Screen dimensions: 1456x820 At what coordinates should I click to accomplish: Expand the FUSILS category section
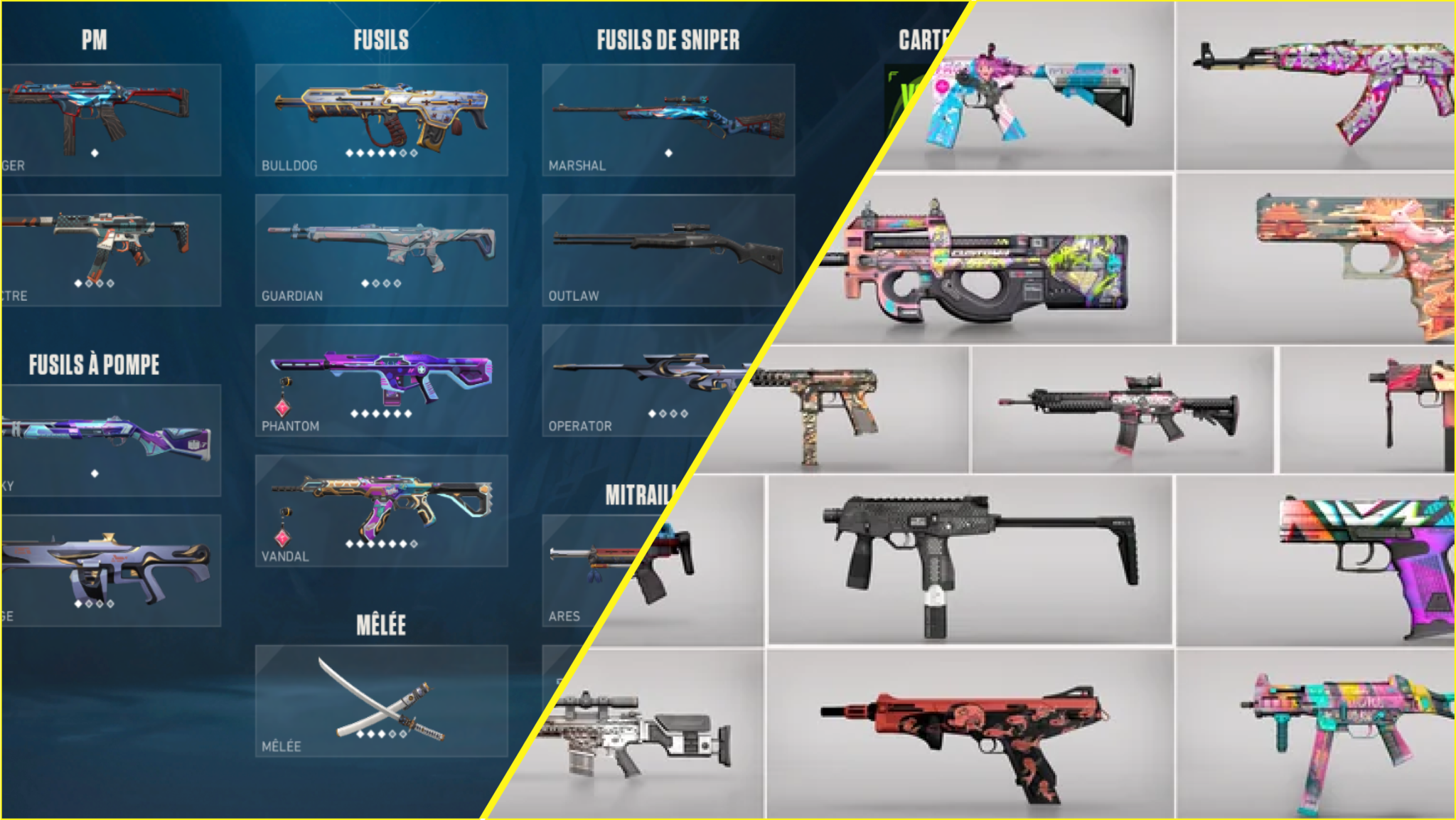380,41
